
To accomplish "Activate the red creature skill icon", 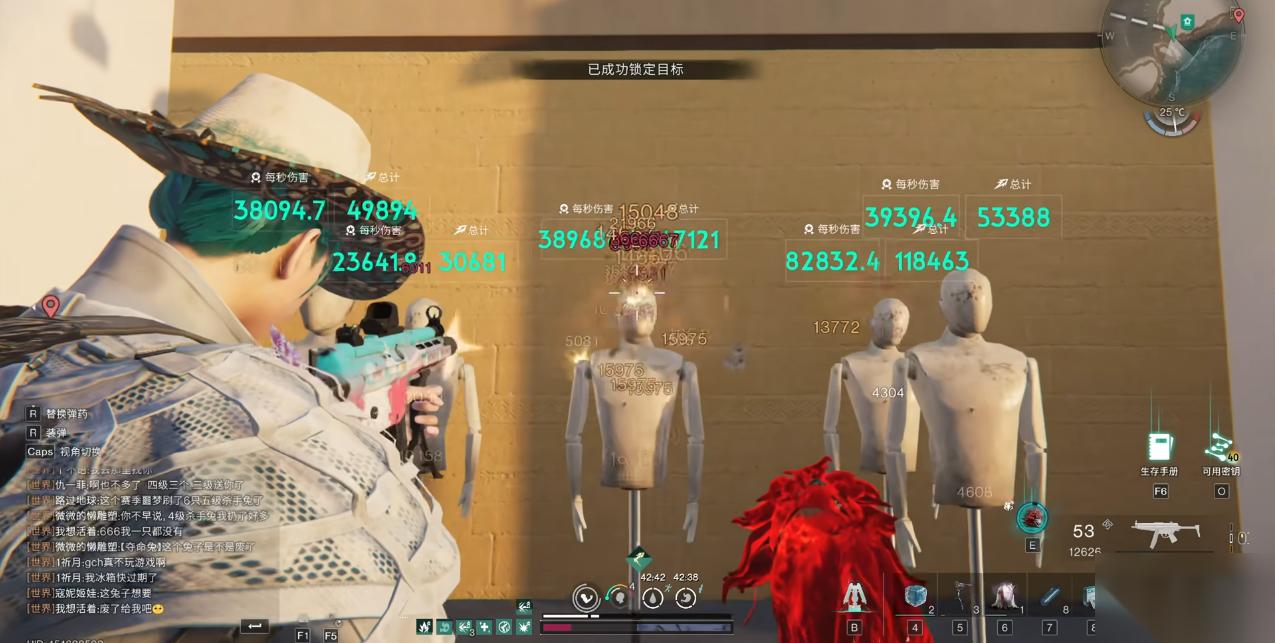I will tap(1032, 517).
